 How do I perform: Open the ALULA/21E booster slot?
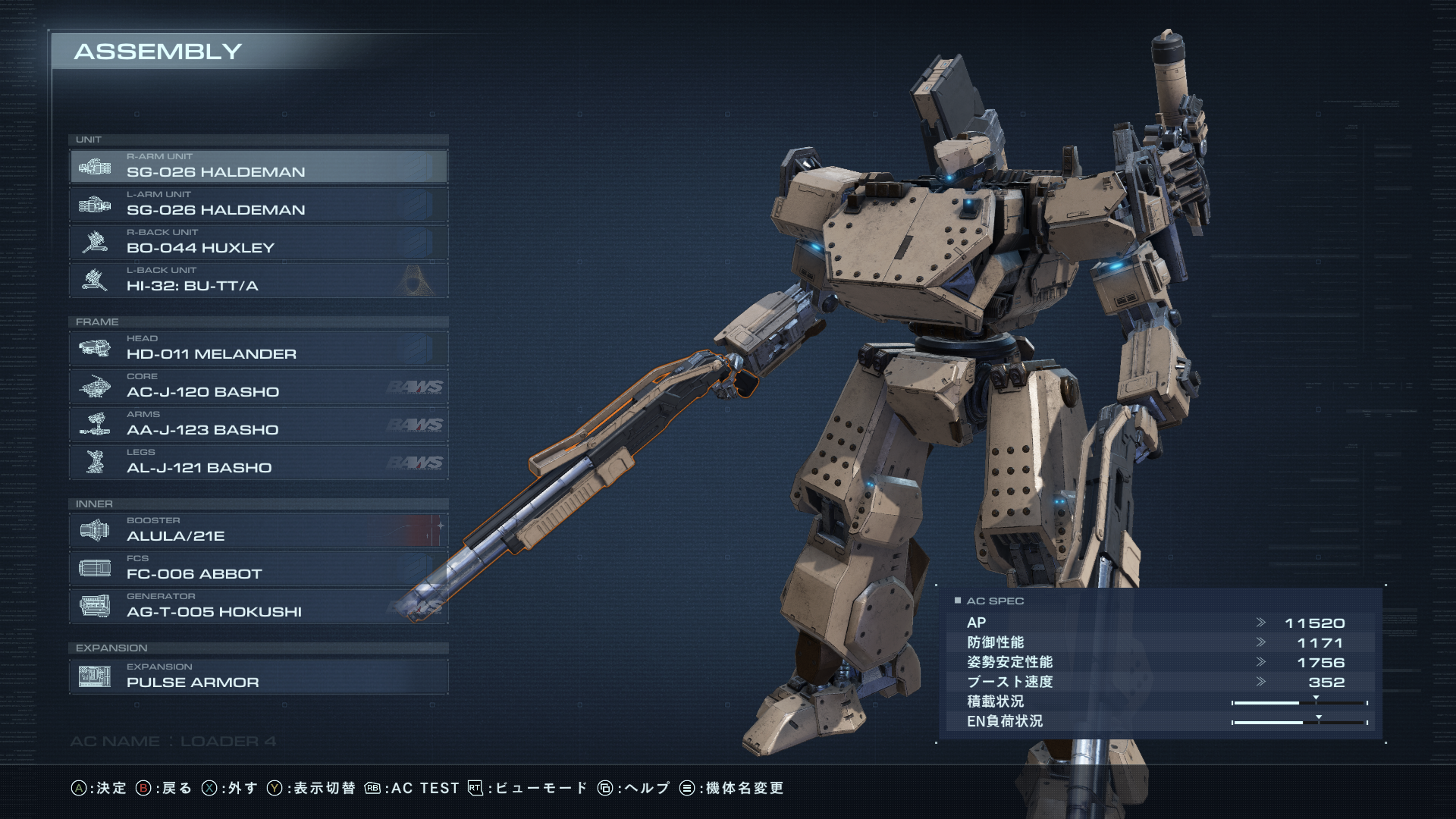[x=258, y=530]
